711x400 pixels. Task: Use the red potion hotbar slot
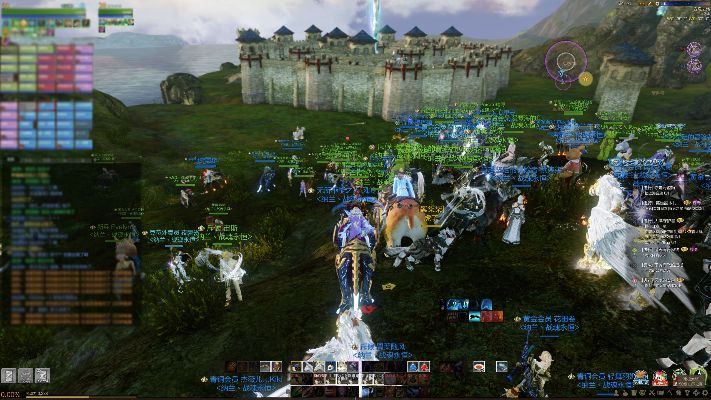424,367
